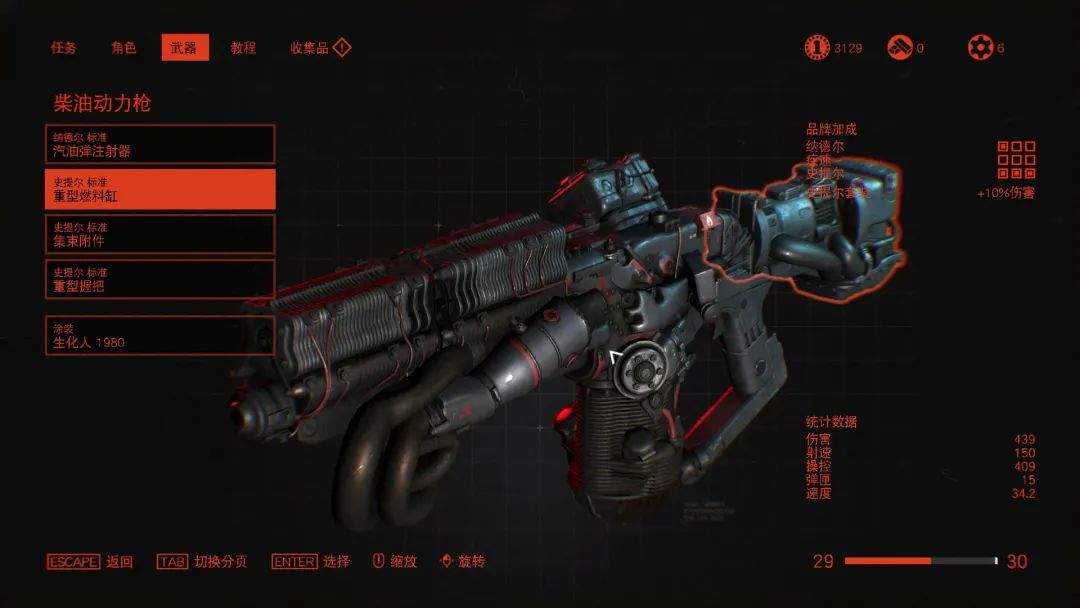Switch to the 教程 tab

(x=243, y=48)
